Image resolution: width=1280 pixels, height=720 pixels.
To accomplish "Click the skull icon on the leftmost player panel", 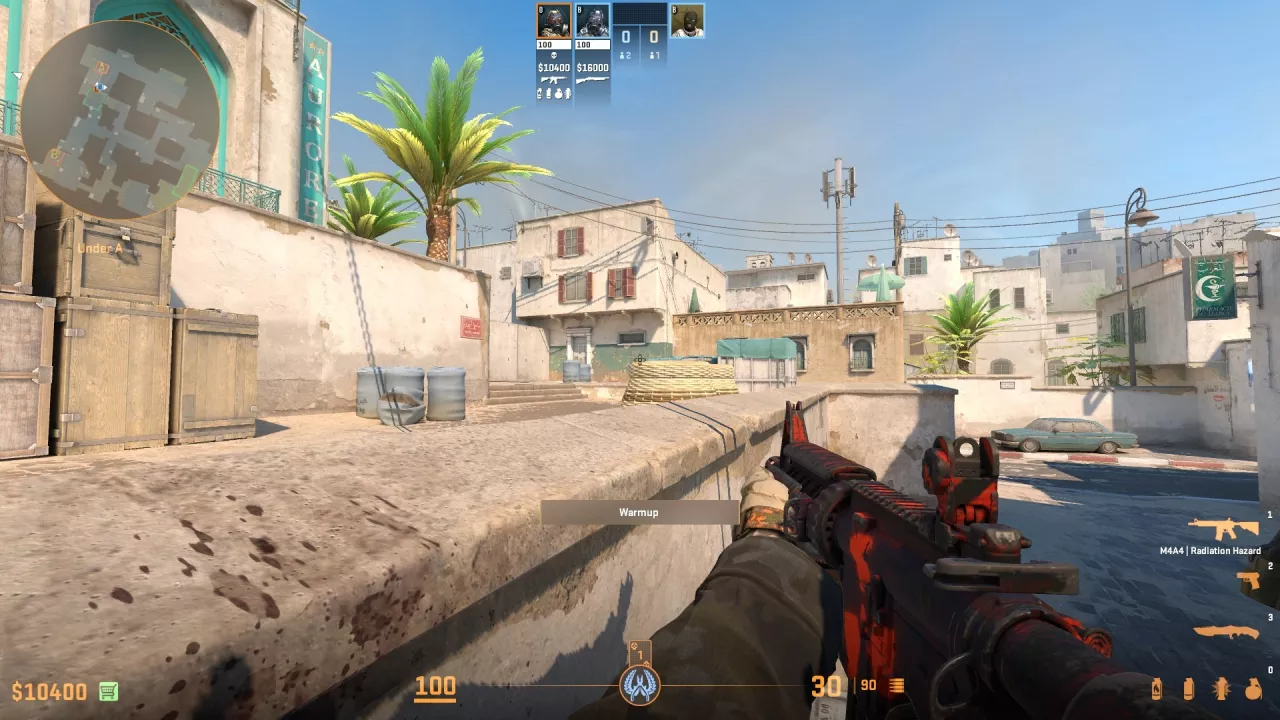I will point(553,56).
